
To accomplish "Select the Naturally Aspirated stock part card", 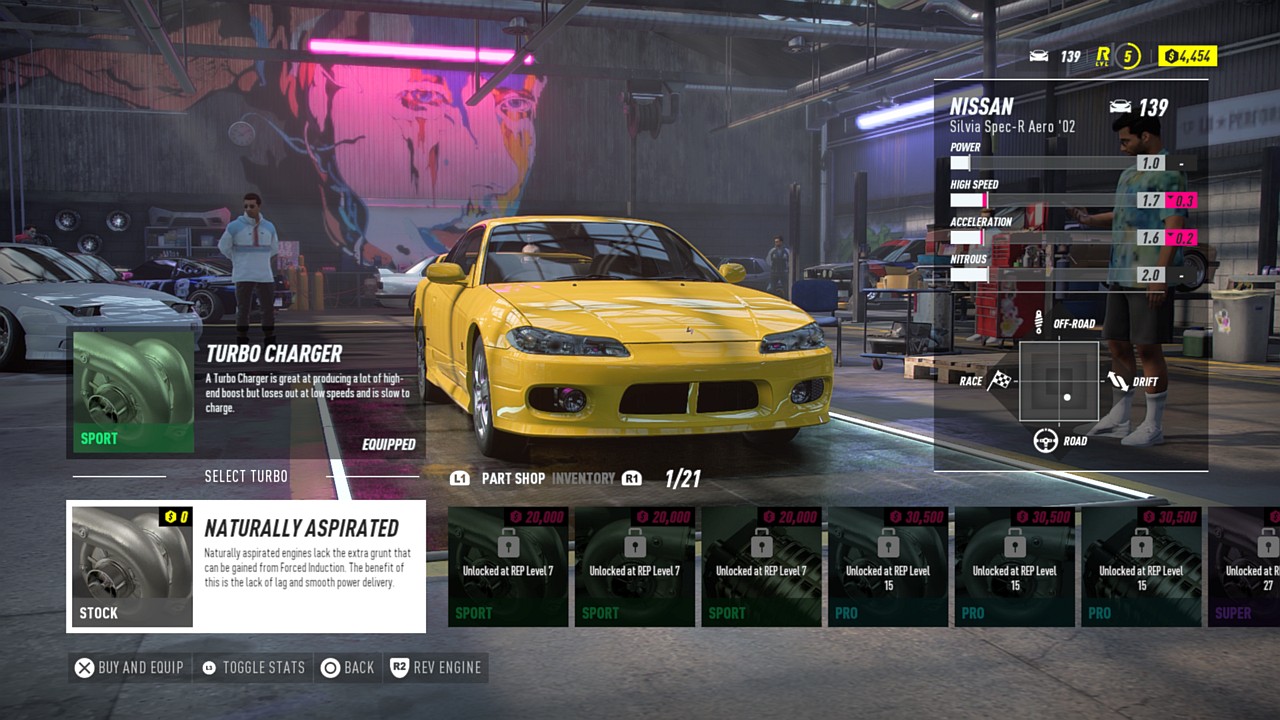I will [x=246, y=567].
